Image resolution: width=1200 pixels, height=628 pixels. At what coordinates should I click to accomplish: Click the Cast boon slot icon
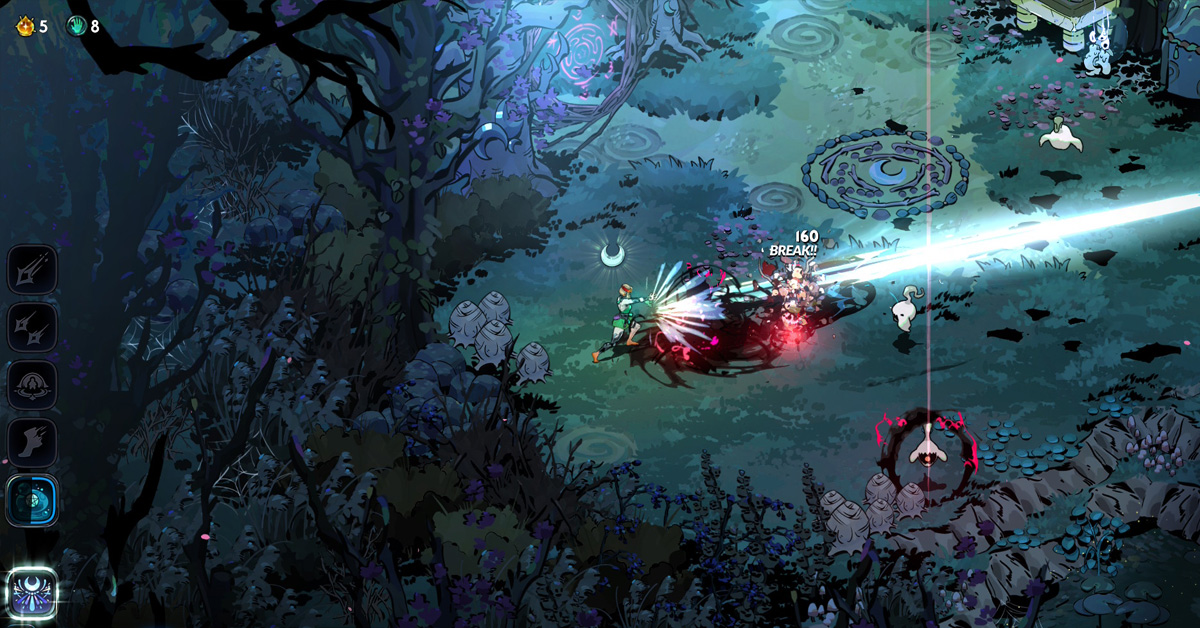tap(32, 385)
